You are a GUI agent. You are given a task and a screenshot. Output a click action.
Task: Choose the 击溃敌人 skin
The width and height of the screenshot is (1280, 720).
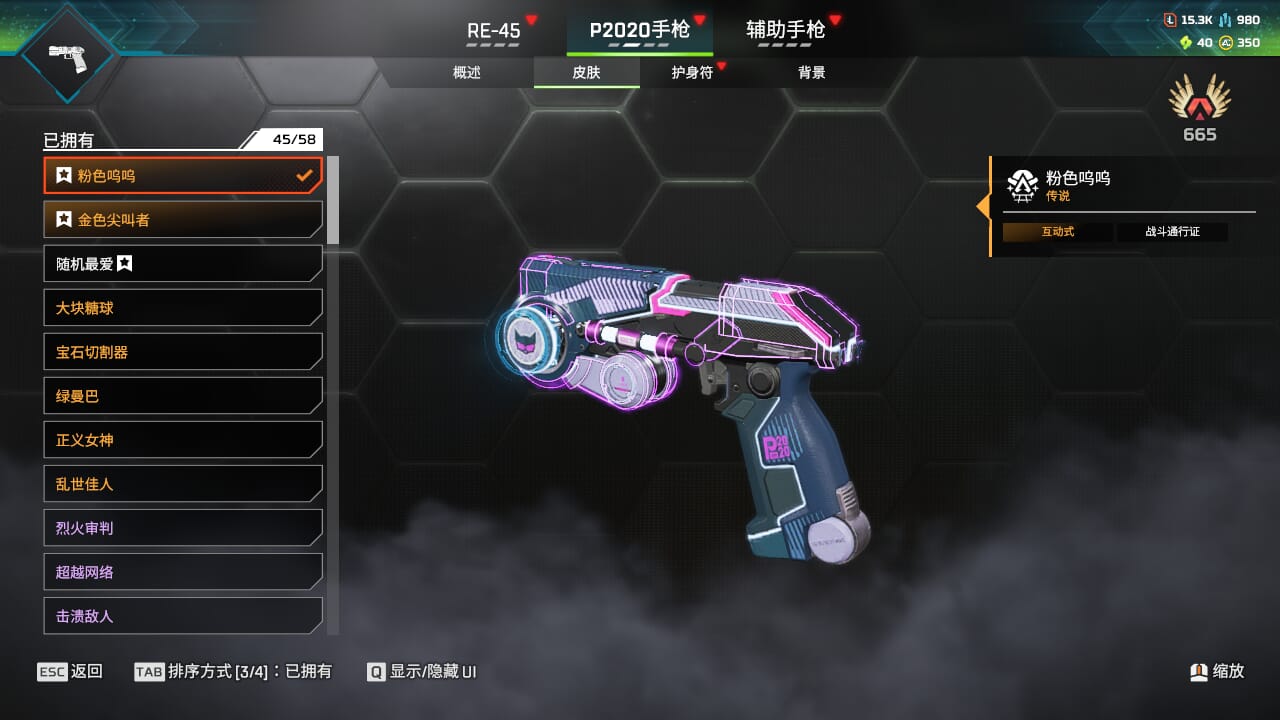(x=183, y=616)
